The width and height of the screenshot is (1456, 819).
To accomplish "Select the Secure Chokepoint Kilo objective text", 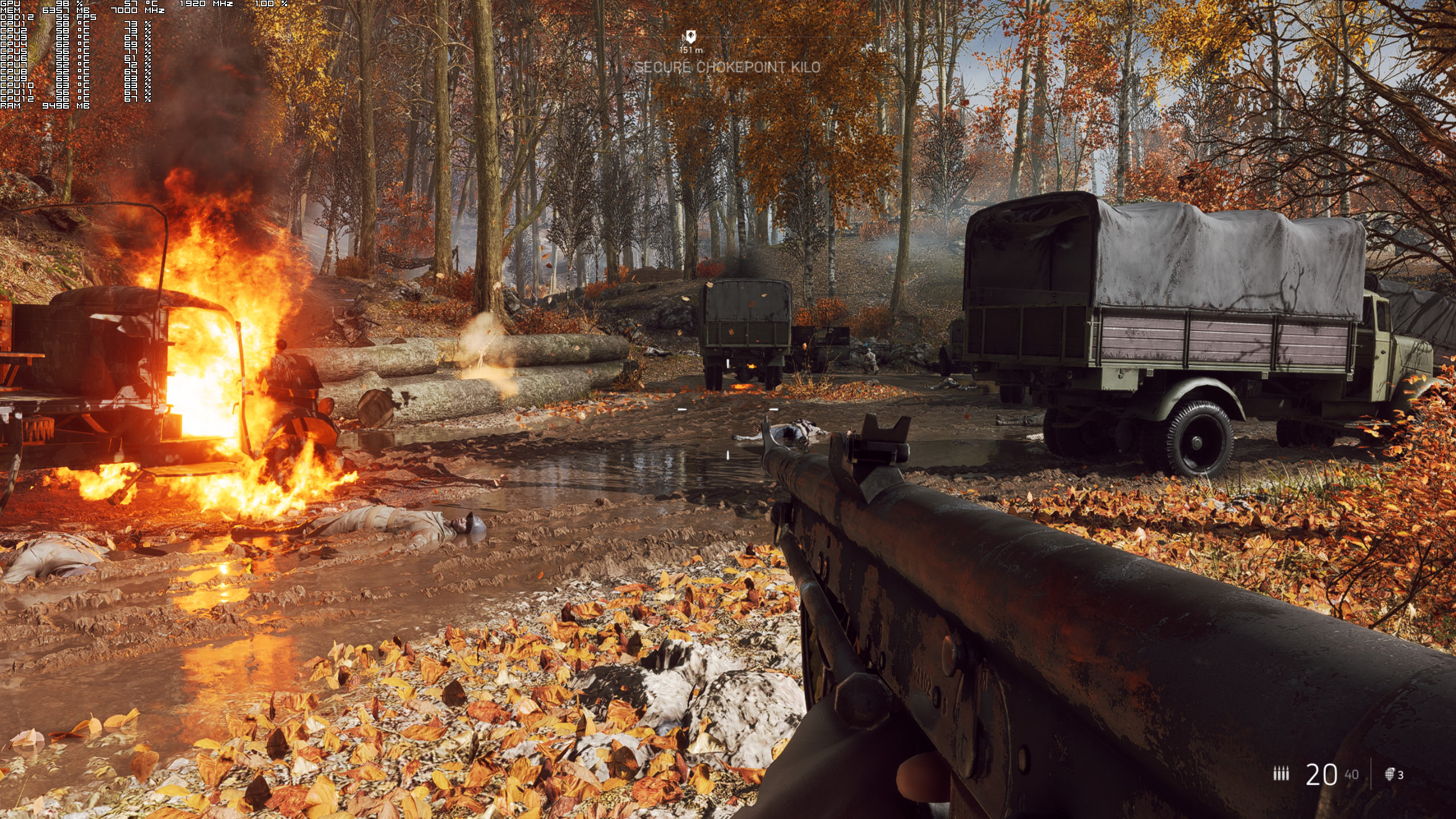I will click(x=727, y=67).
